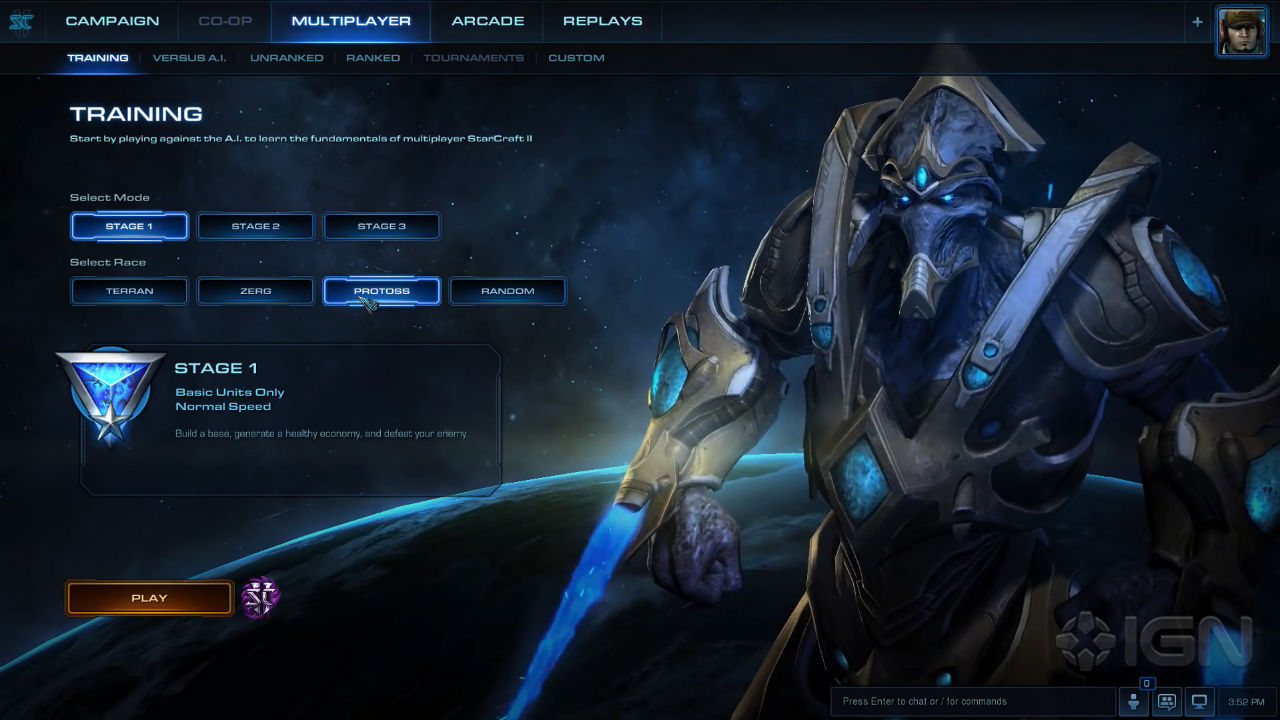The image size is (1280, 720).
Task: Select the Protoss race
Action: 381,291
